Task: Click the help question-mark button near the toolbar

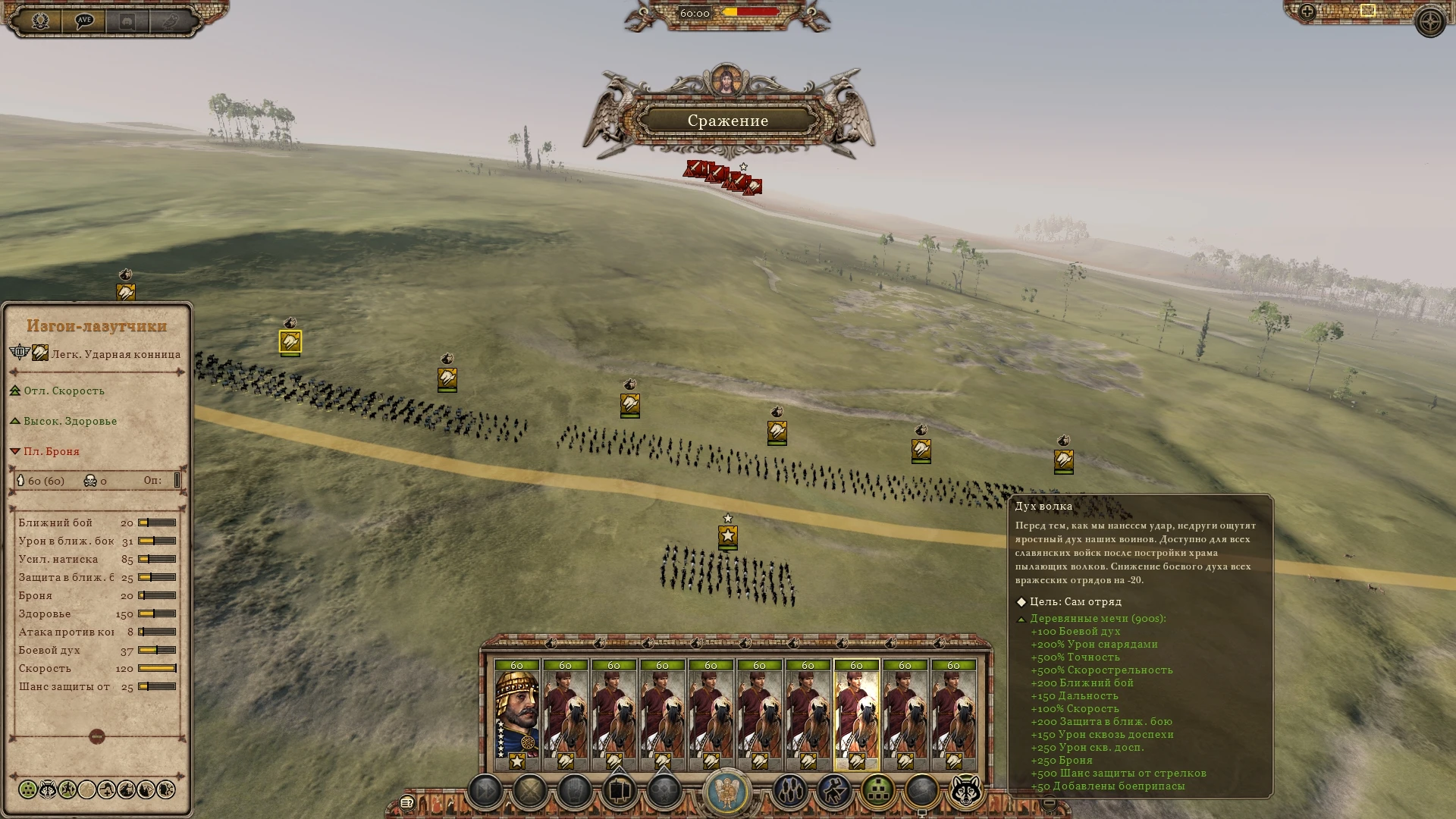Action: pos(407,804)
